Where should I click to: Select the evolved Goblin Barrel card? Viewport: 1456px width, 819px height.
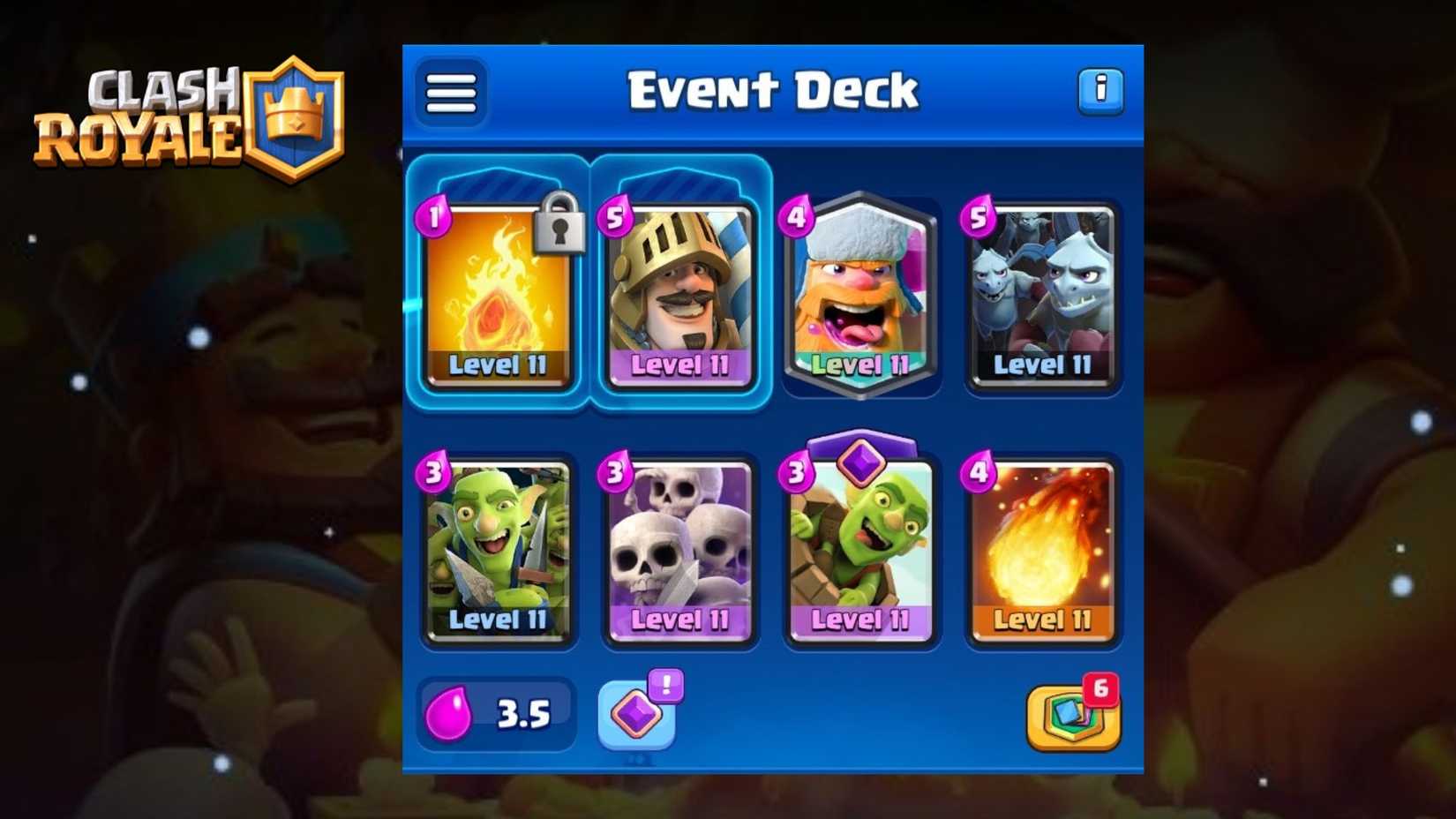tap(860, 552)
